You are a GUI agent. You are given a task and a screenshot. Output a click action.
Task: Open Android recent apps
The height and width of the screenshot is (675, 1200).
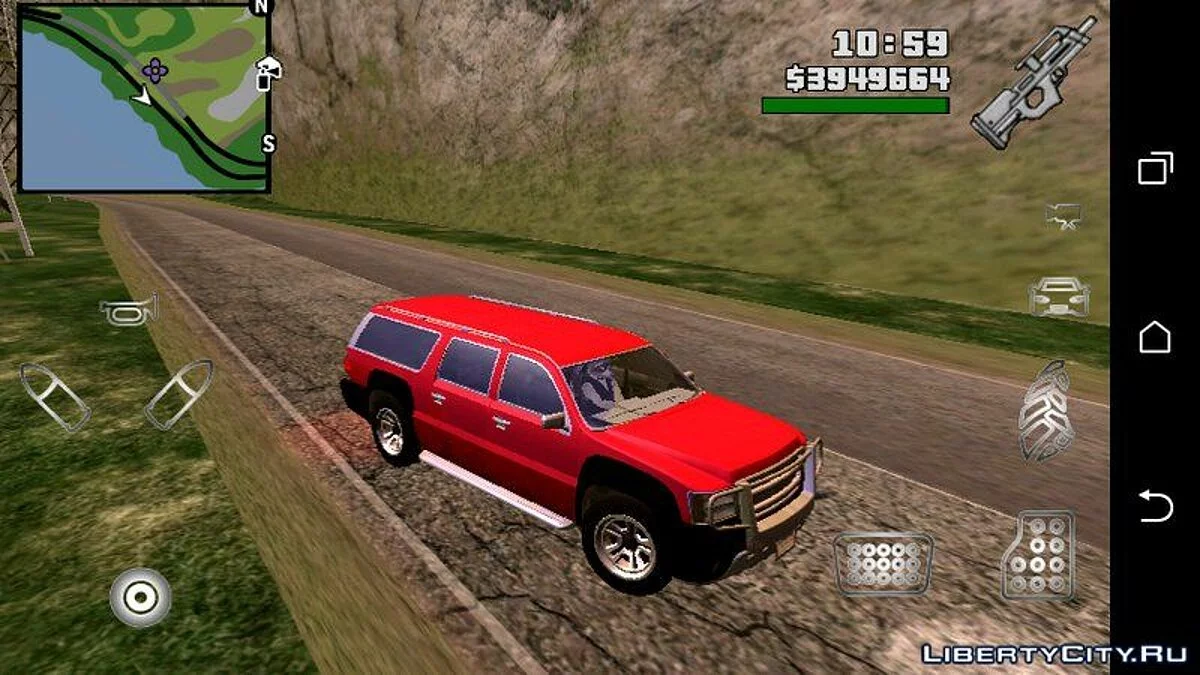pos(1155,168)
